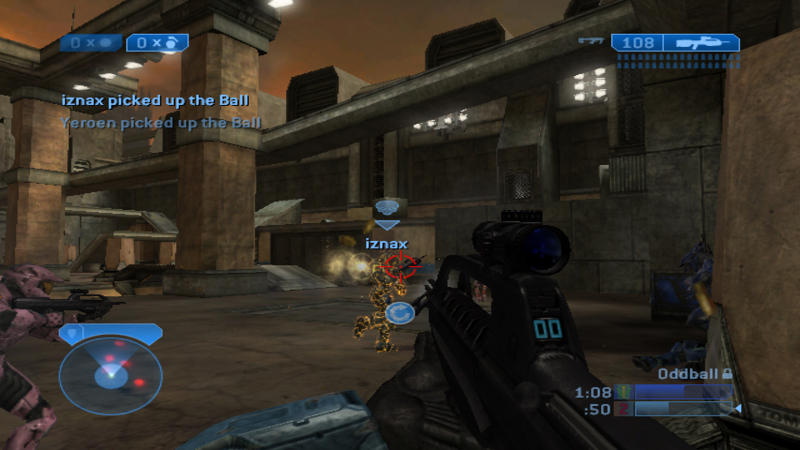Click the ball waypoint marker above iznax

pos(387,208)
